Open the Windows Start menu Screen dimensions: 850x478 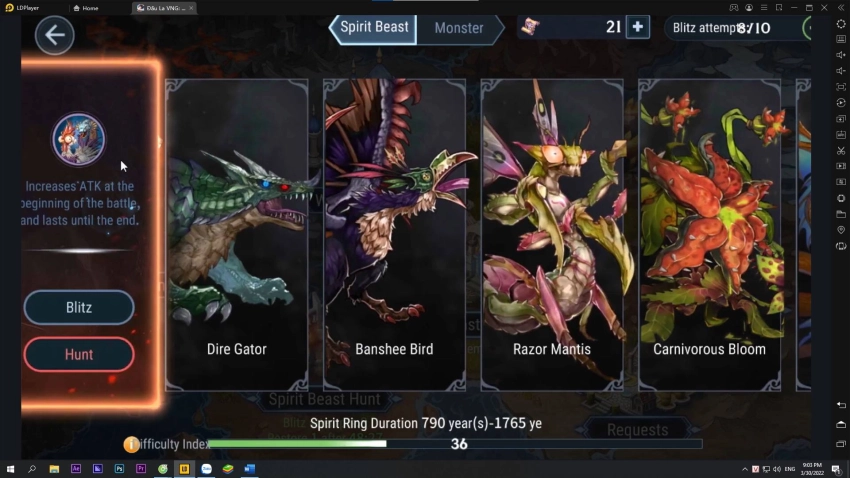point(10,468)
